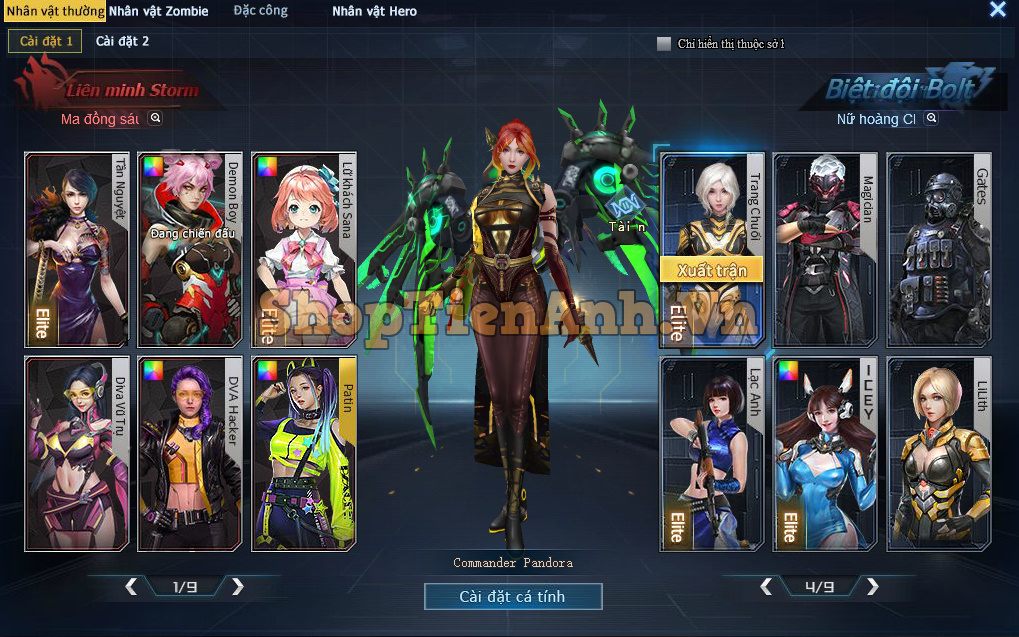Choose the Demon Boy character card
The width and height of the screenshot is (1019, 637).
tap(190, 250)
